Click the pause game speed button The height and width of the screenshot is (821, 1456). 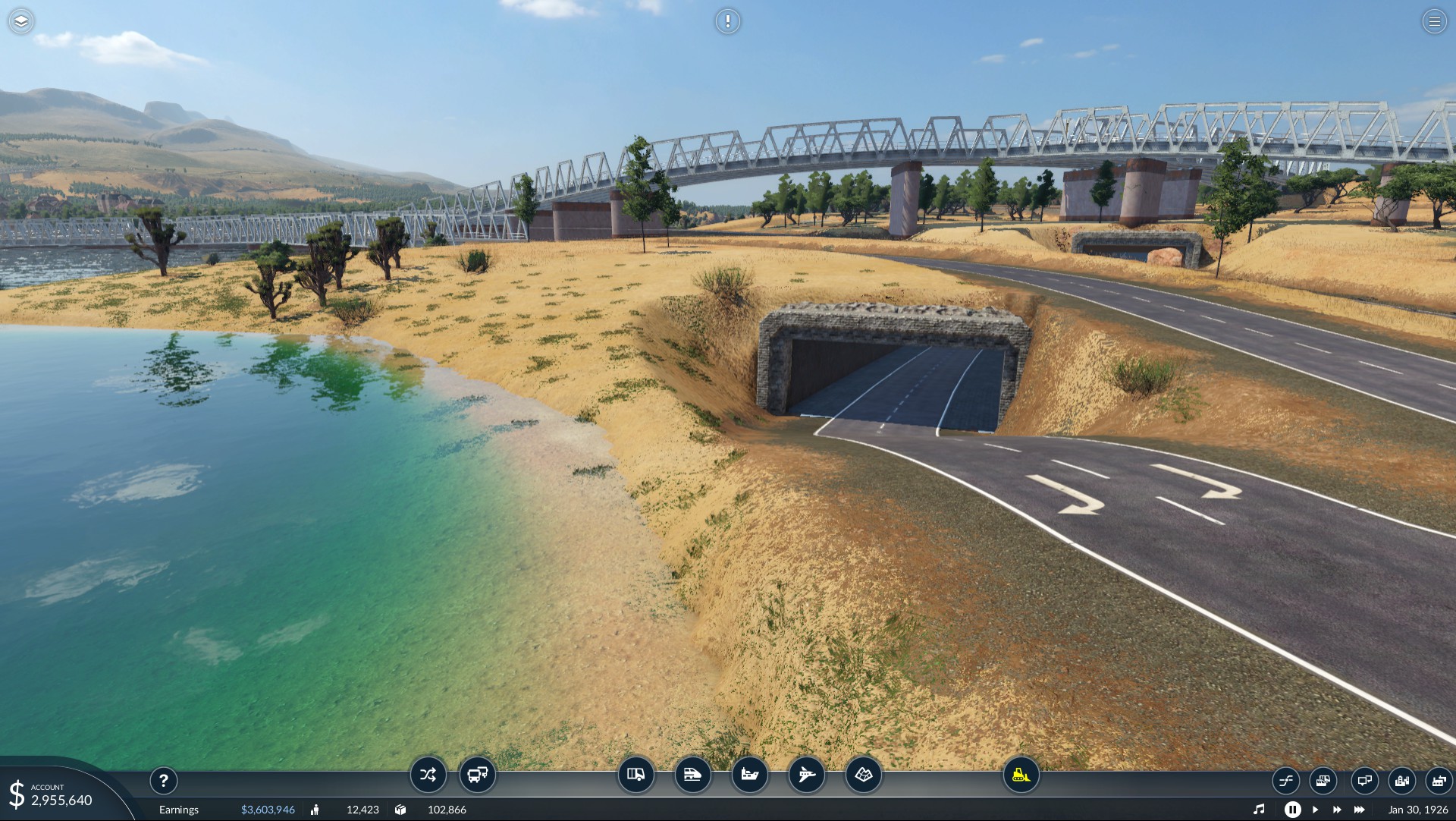1292,810
